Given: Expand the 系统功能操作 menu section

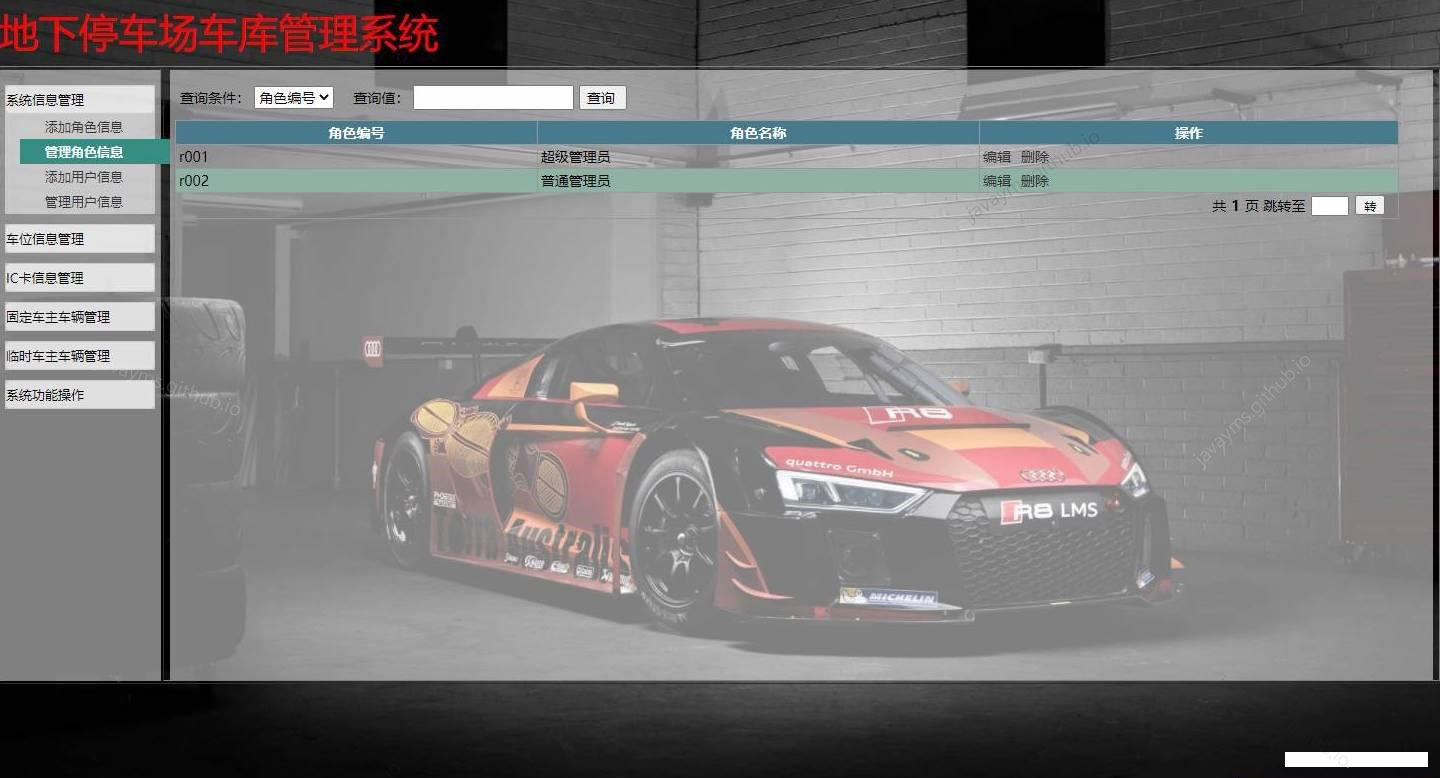Looking at the screenshot, I should 79,395.
